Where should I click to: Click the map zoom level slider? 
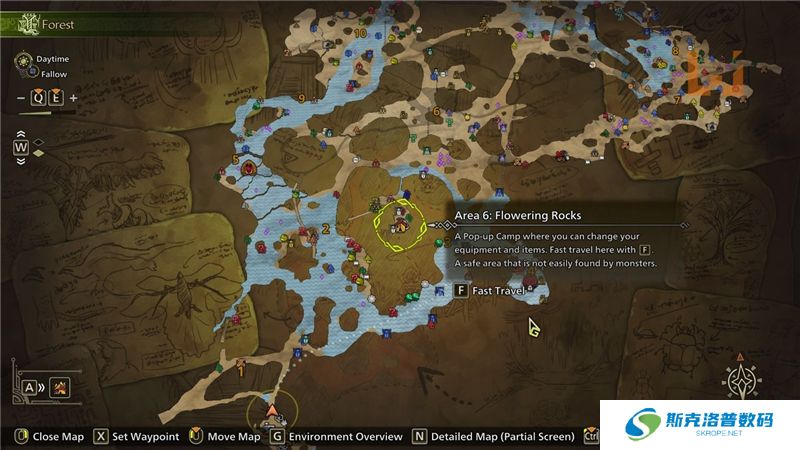pos(47,112)
